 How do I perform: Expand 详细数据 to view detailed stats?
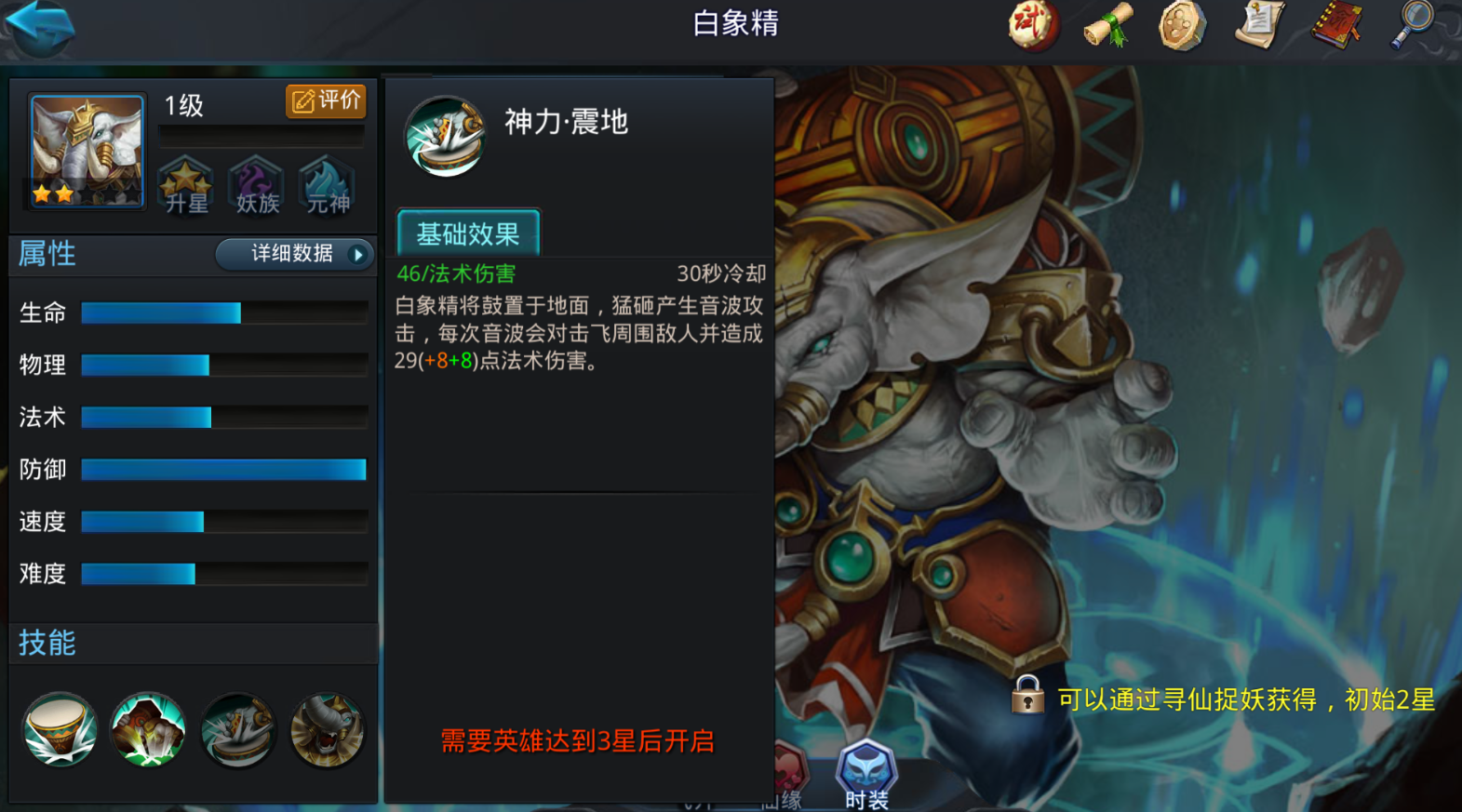click(294, 254)
